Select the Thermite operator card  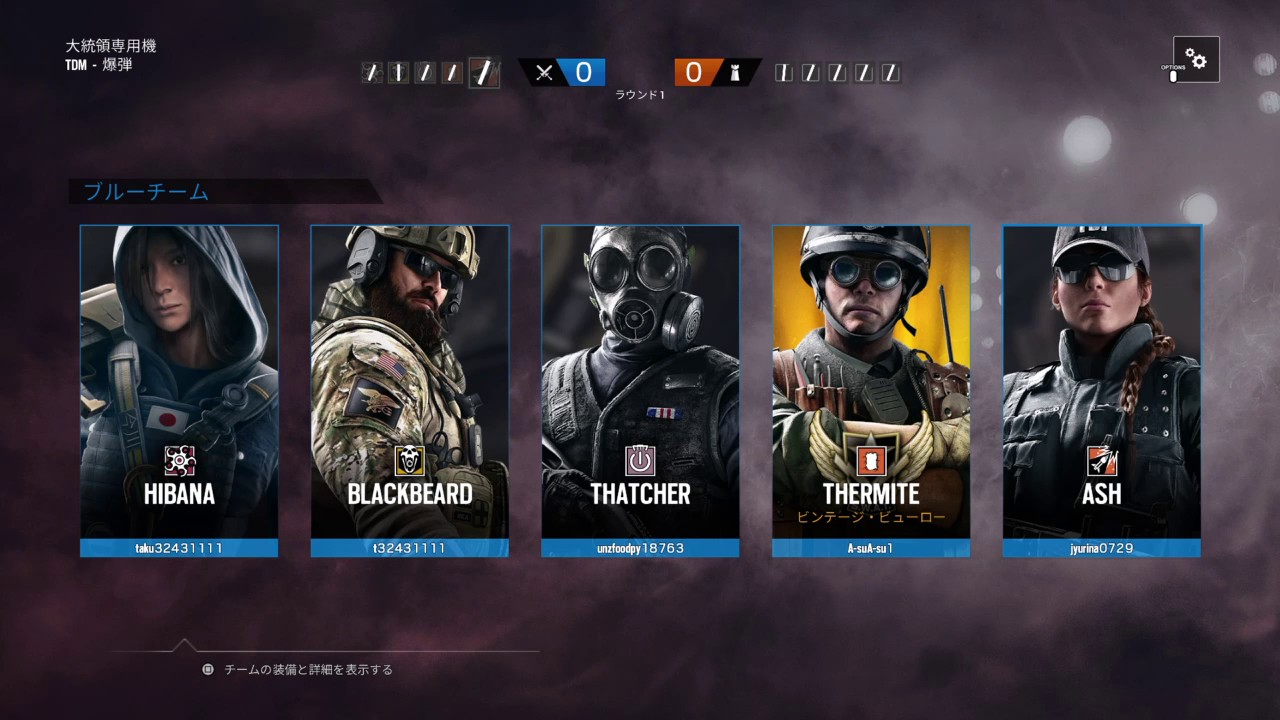pos(871,380)
